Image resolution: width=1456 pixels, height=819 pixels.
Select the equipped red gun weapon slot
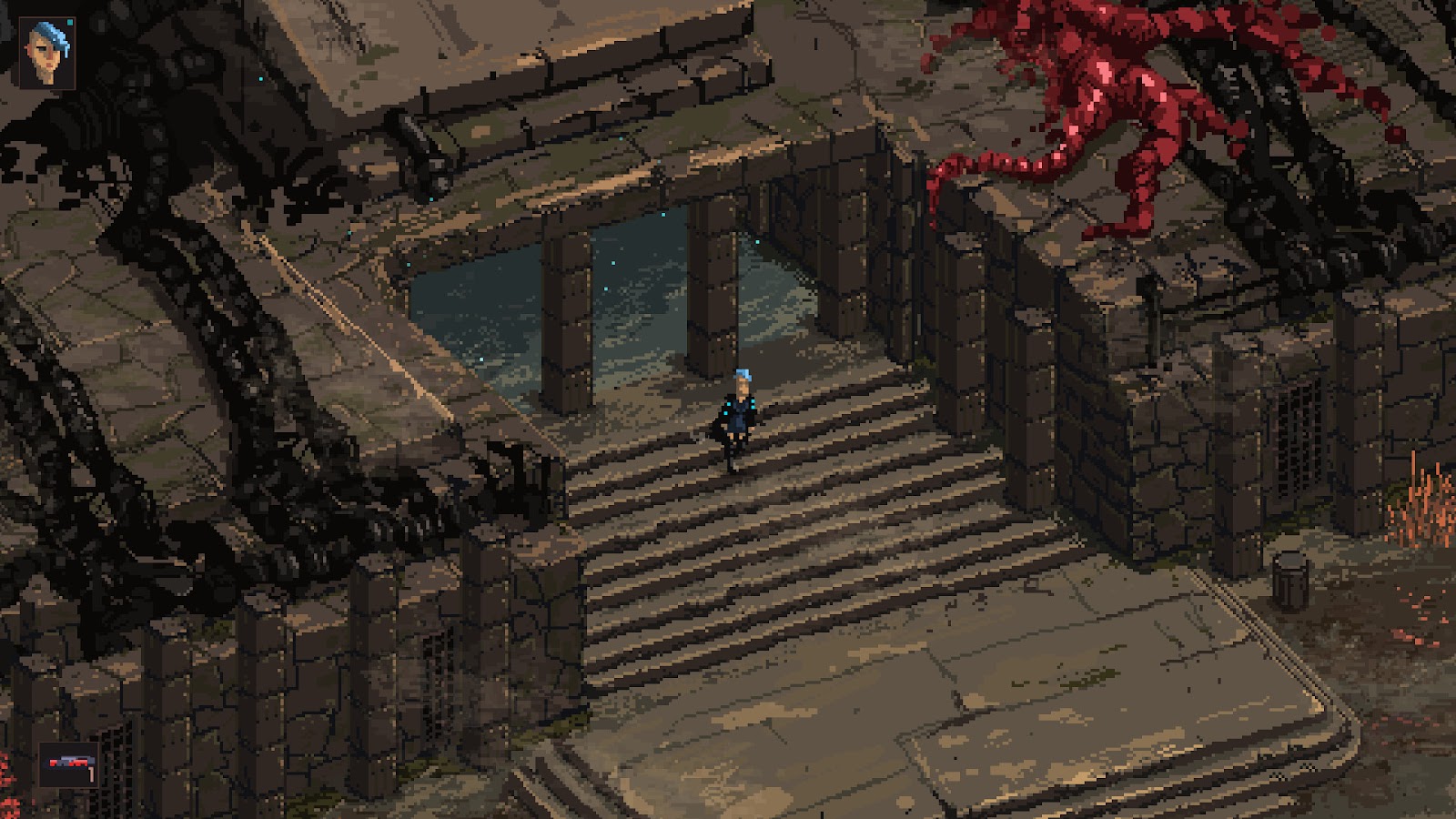point(70,765)
